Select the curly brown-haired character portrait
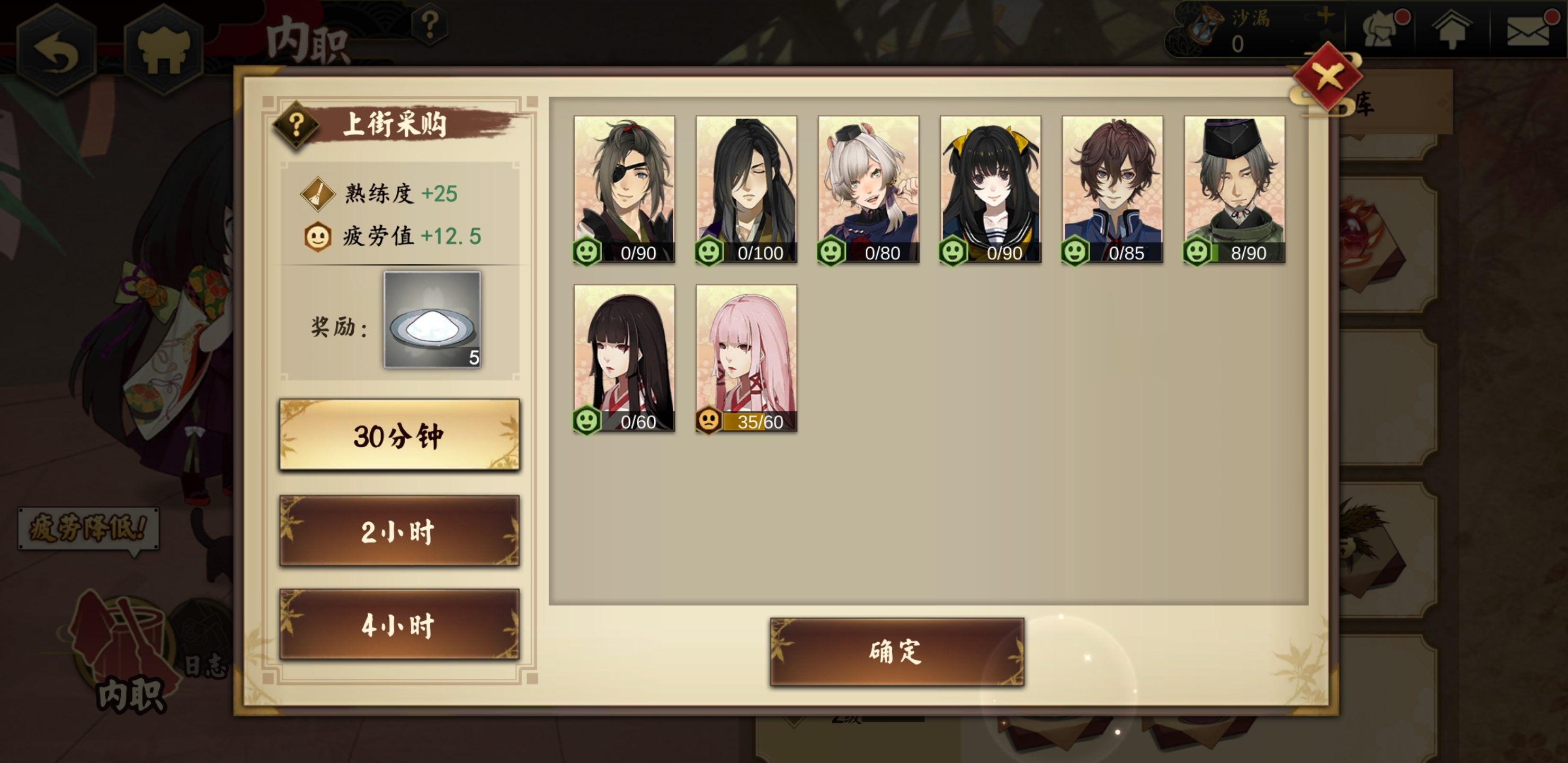The width and height of the screenshot is (1568, 763). (x=1112, y=189)
